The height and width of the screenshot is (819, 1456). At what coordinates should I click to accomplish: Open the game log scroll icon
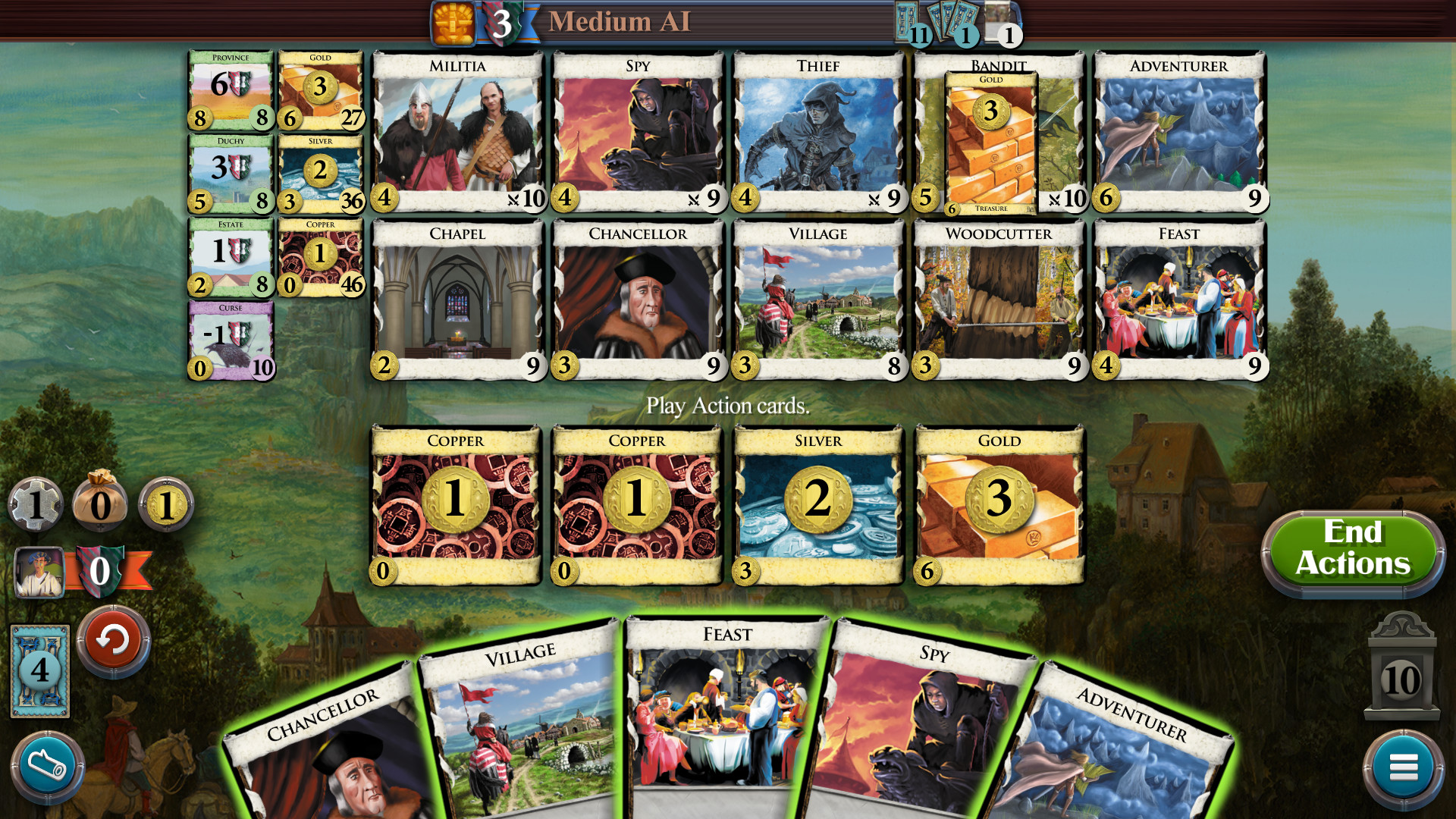tap(47, 764)
